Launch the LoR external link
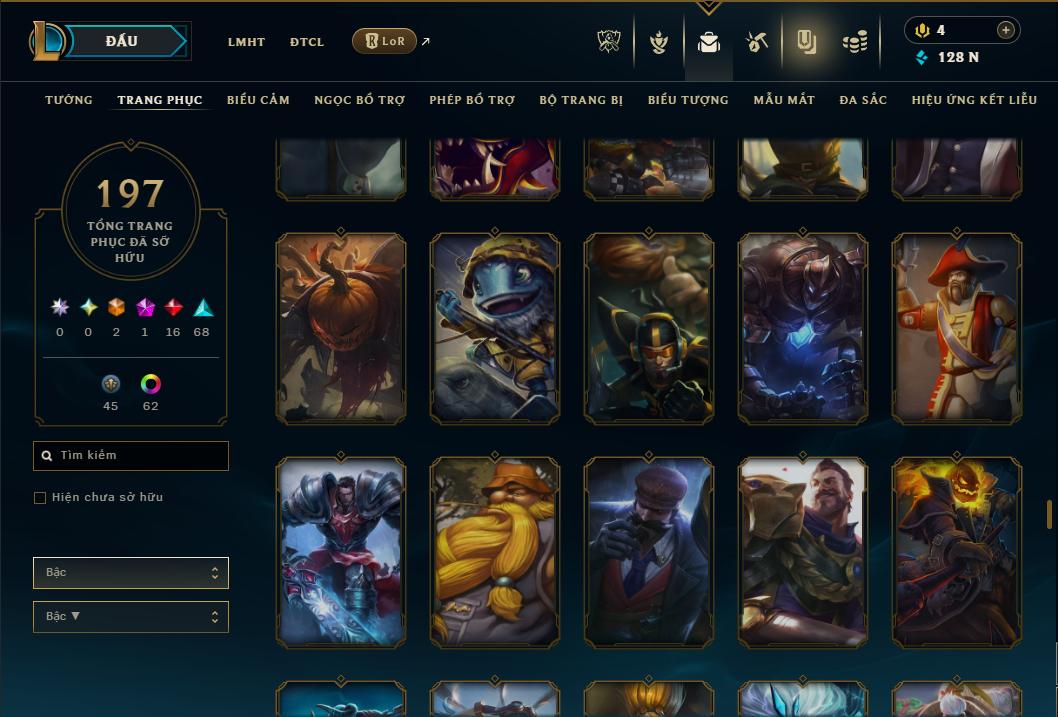The width and height of the screenshot is (1058, 717). pyautogui.click(x=385, y=41)
